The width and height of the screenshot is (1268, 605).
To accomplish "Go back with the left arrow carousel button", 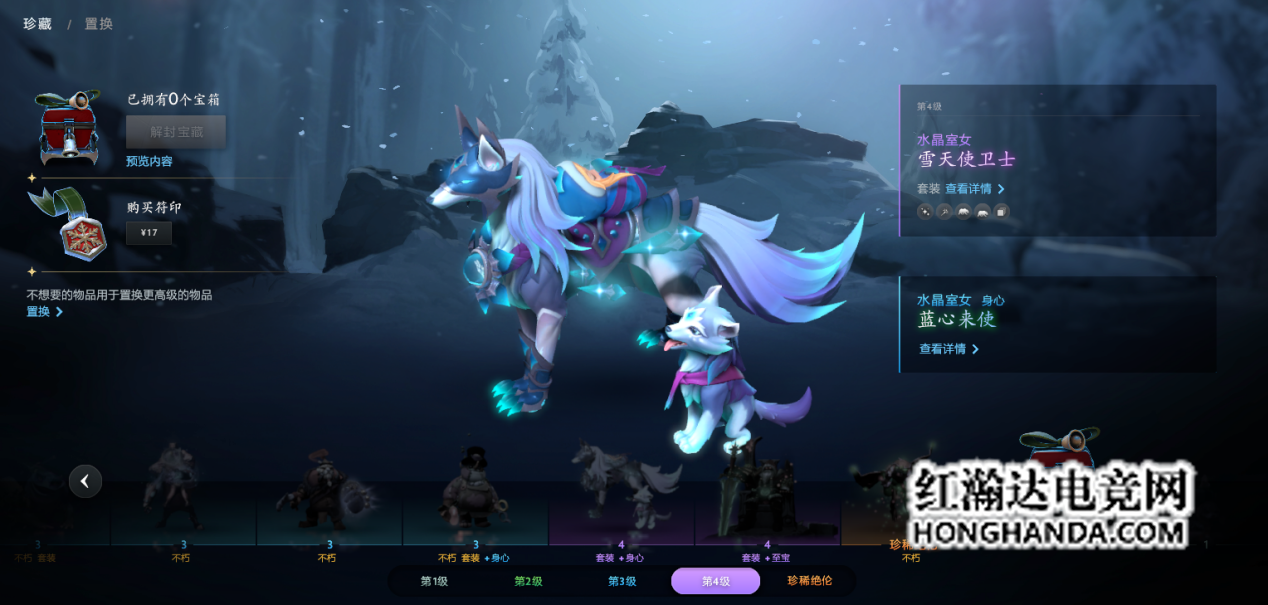I will [x=85, y=481].
